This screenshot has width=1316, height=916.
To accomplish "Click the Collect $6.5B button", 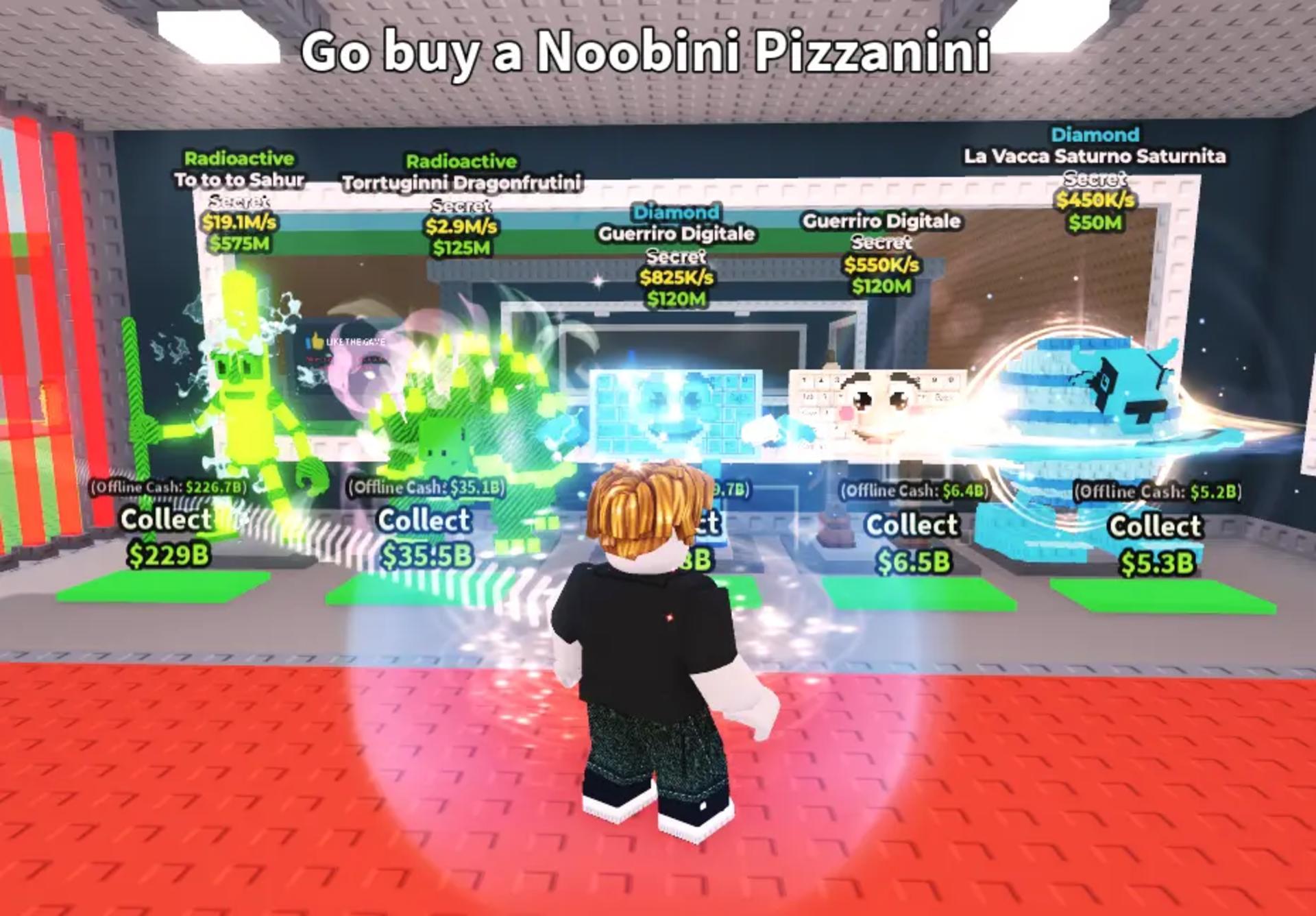I will pyautogui.click(x=912, y=542).
